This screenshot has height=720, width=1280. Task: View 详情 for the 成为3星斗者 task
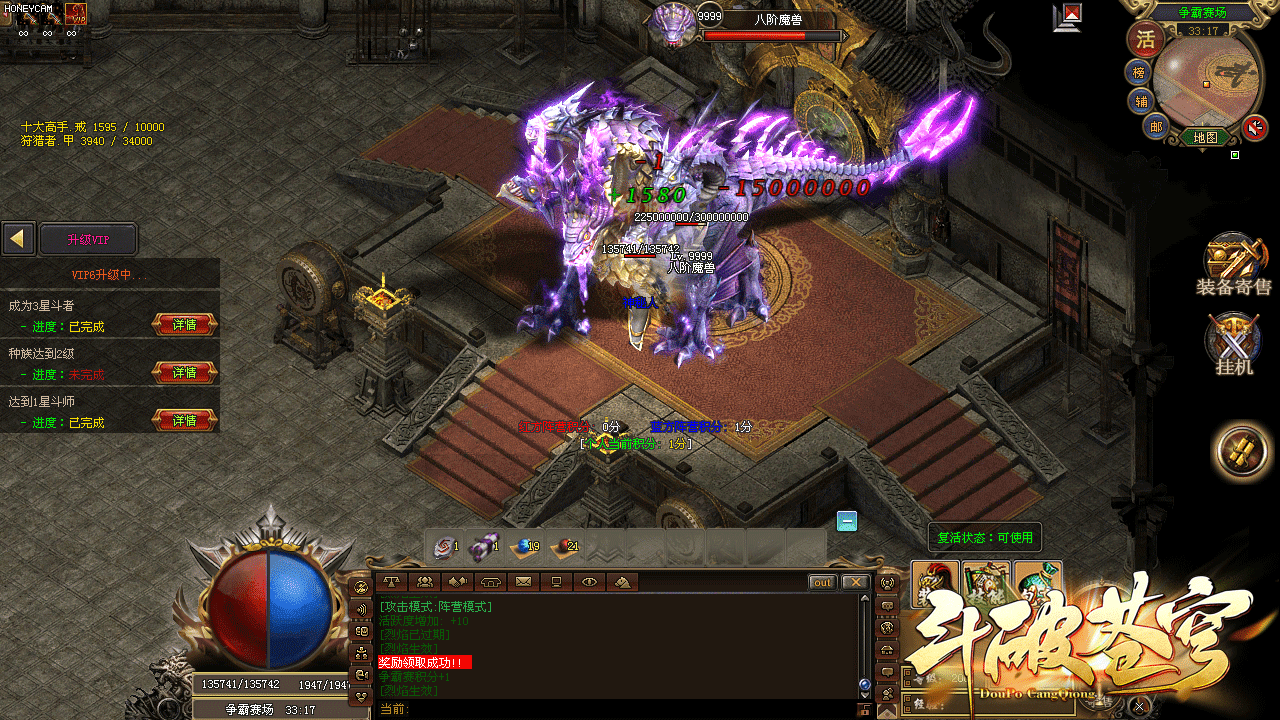click(185, 325)
